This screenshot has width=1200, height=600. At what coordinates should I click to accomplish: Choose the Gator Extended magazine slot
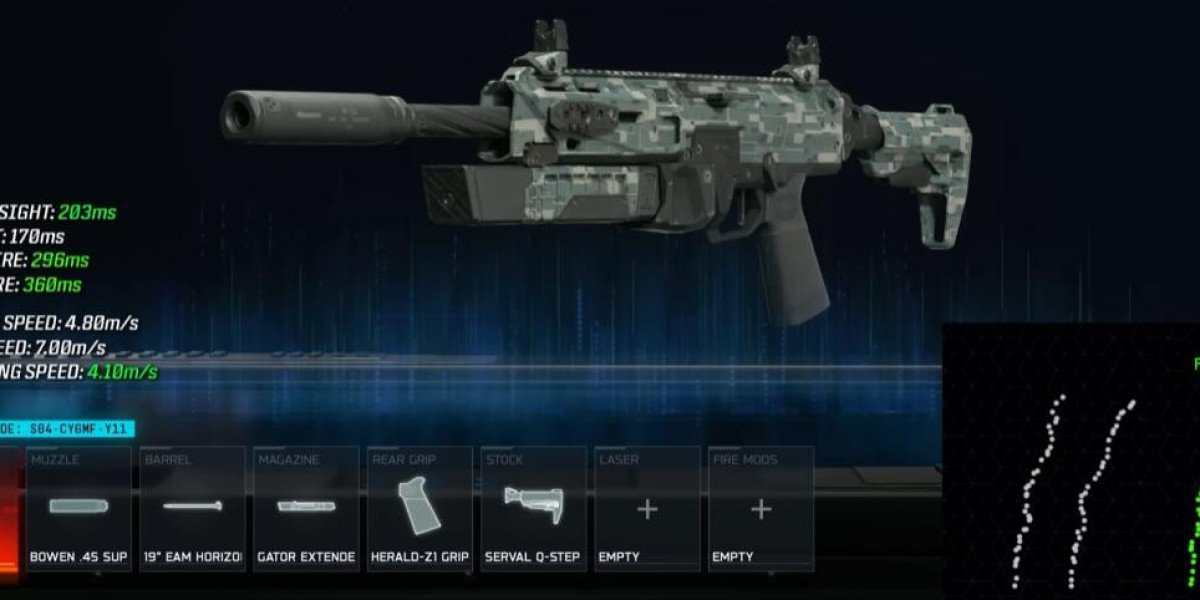306,509
